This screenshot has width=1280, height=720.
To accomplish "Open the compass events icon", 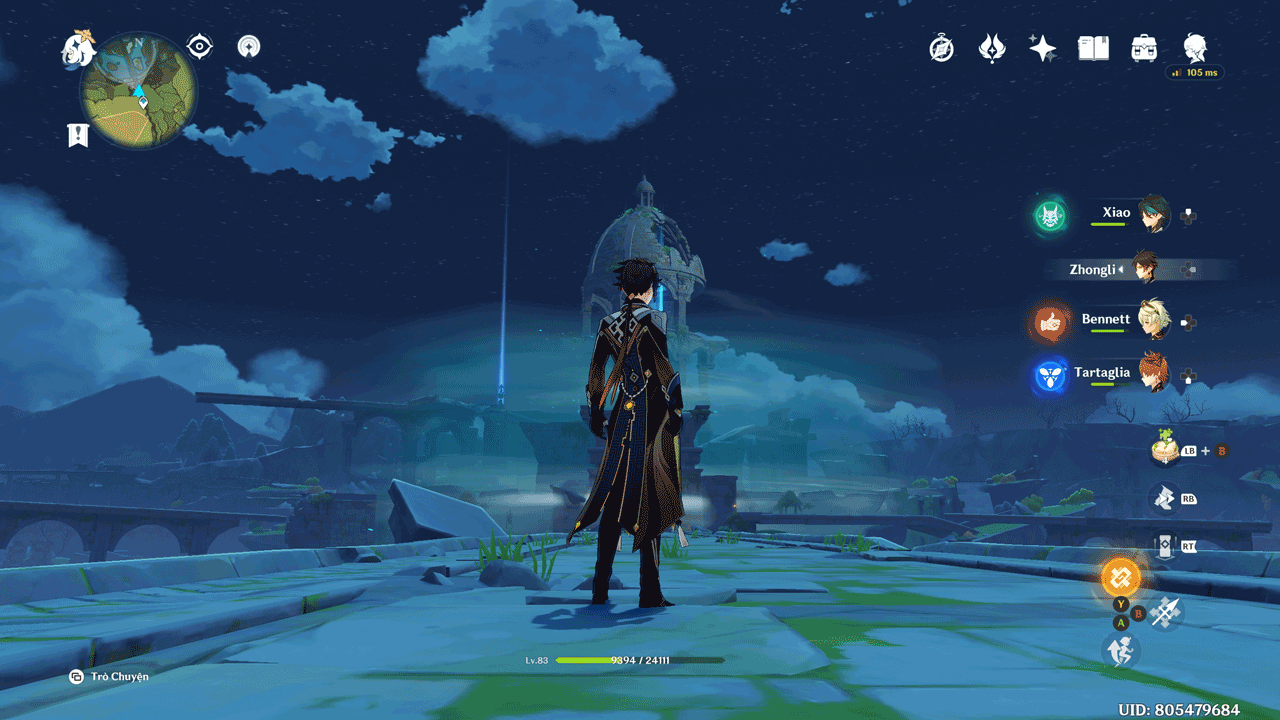I will (x=942, y=48).
